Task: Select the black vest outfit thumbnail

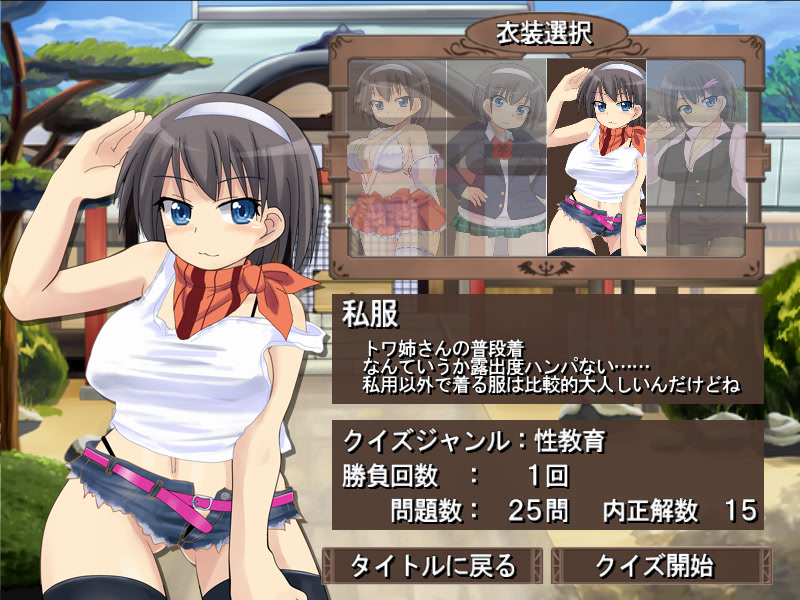Action: tap(694, 155)
